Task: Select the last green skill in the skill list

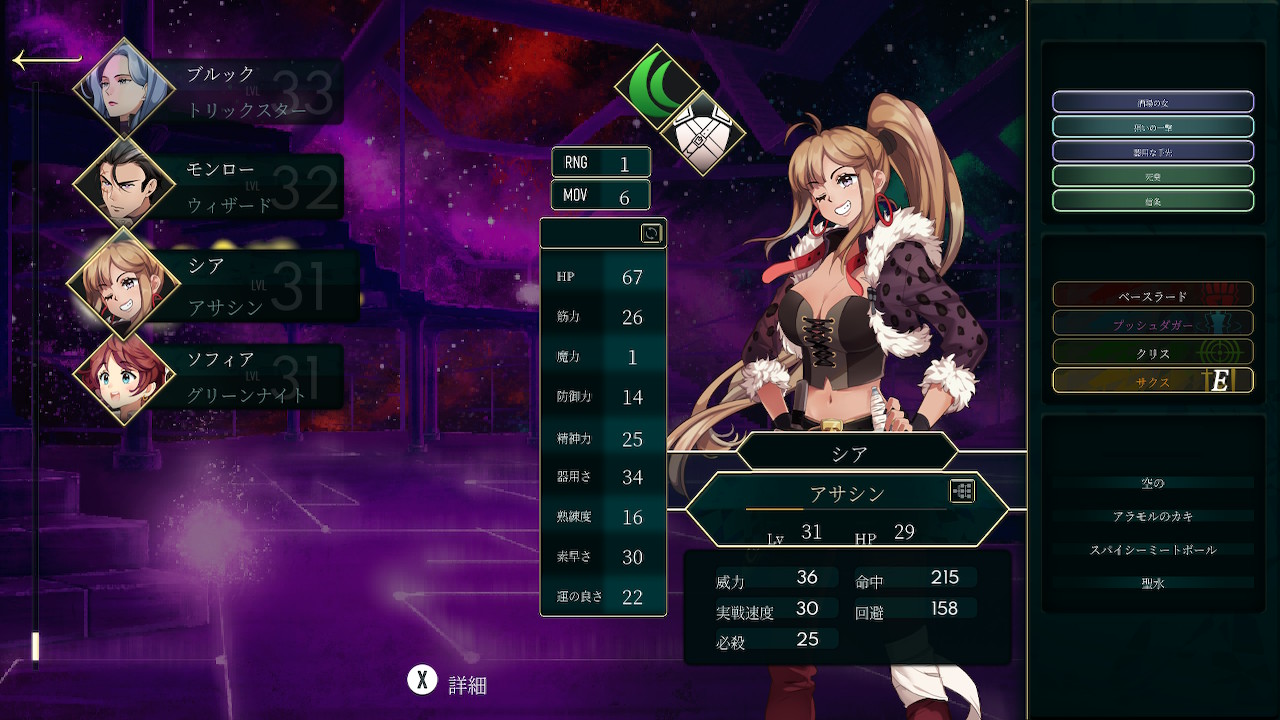Action: coord(1152,201)
